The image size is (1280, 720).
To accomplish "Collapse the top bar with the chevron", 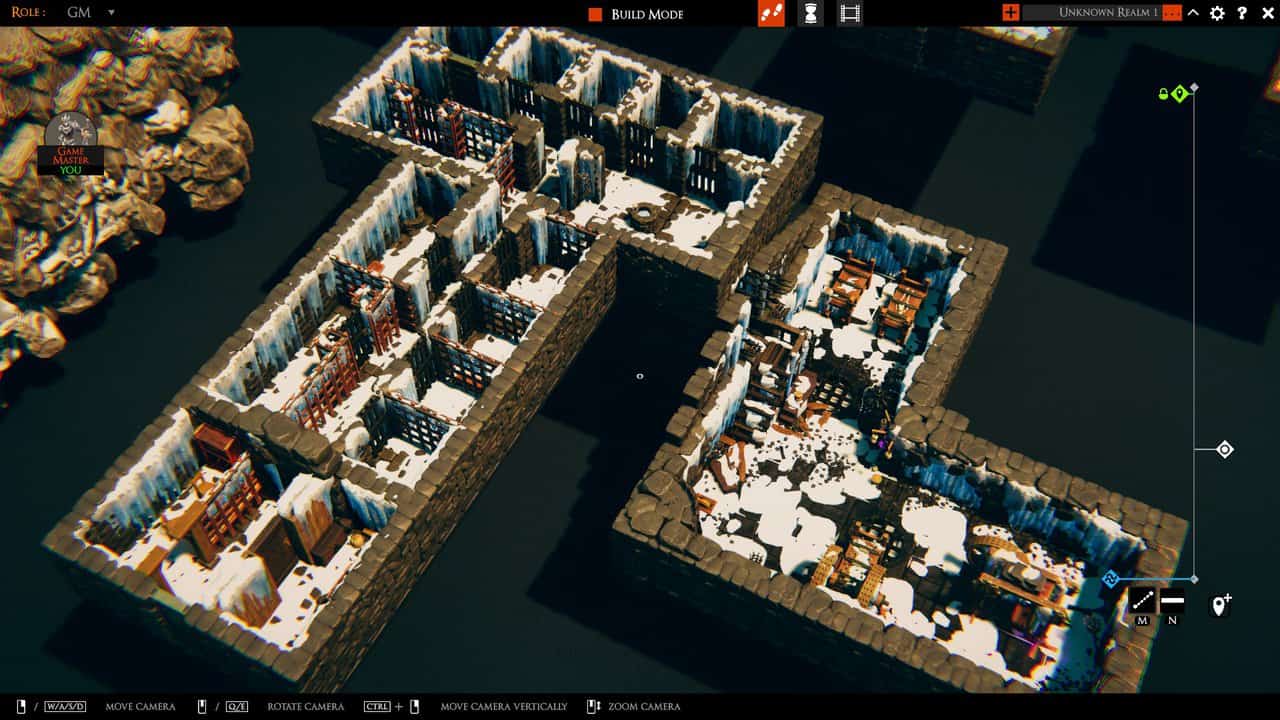I will point(1193,13).
